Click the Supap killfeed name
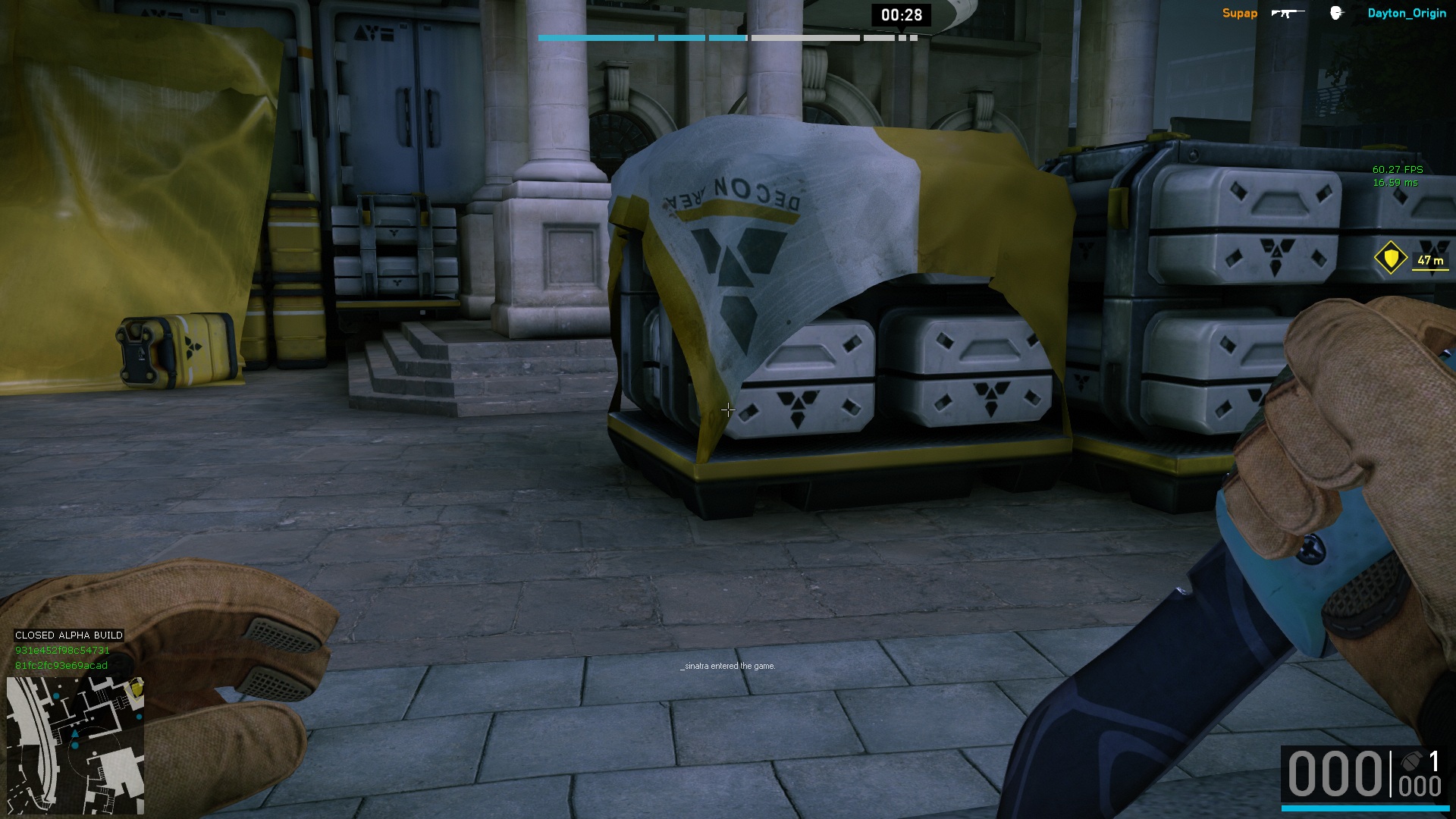Viewport: 1456px width, 819px height. [x=1239, y=14]
